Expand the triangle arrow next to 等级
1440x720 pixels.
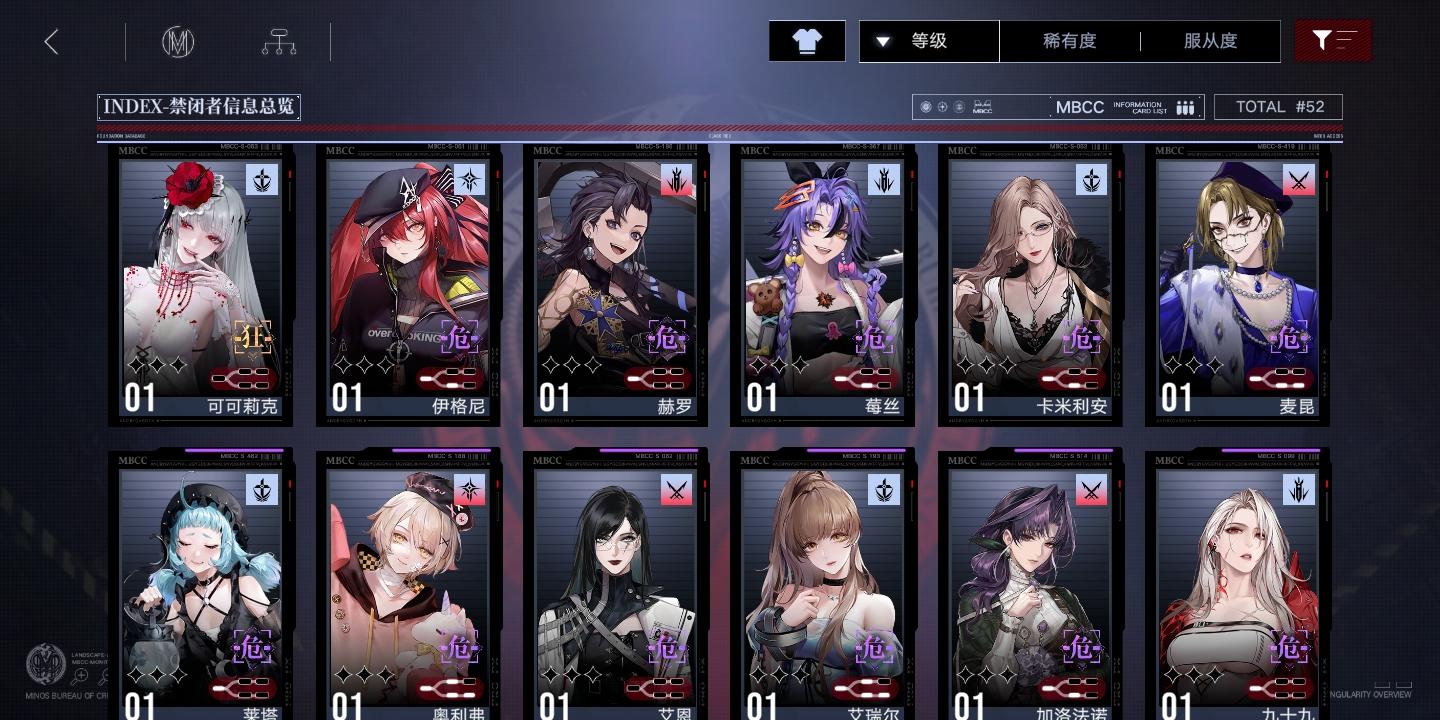(x=884, y=41)
